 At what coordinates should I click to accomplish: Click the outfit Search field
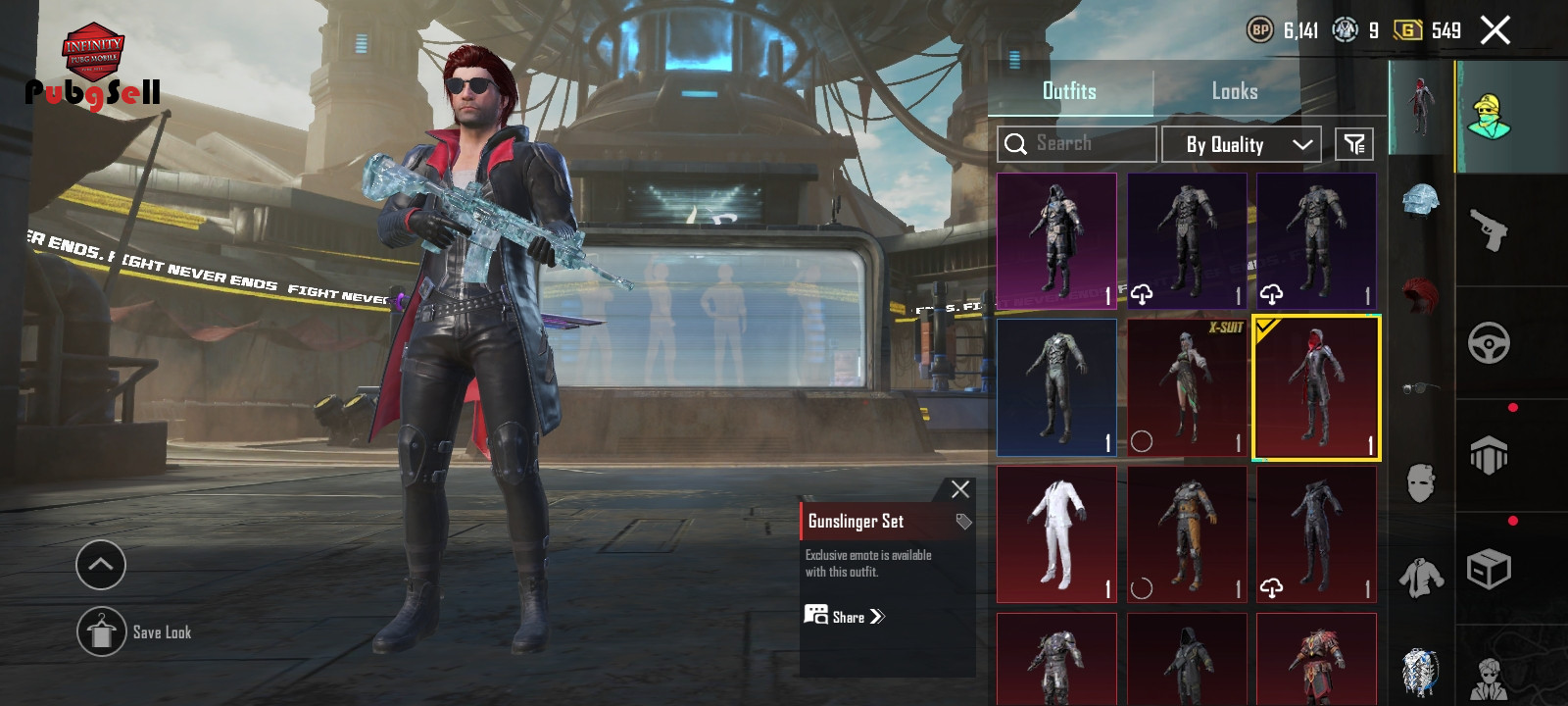(x=1077, y=144)
